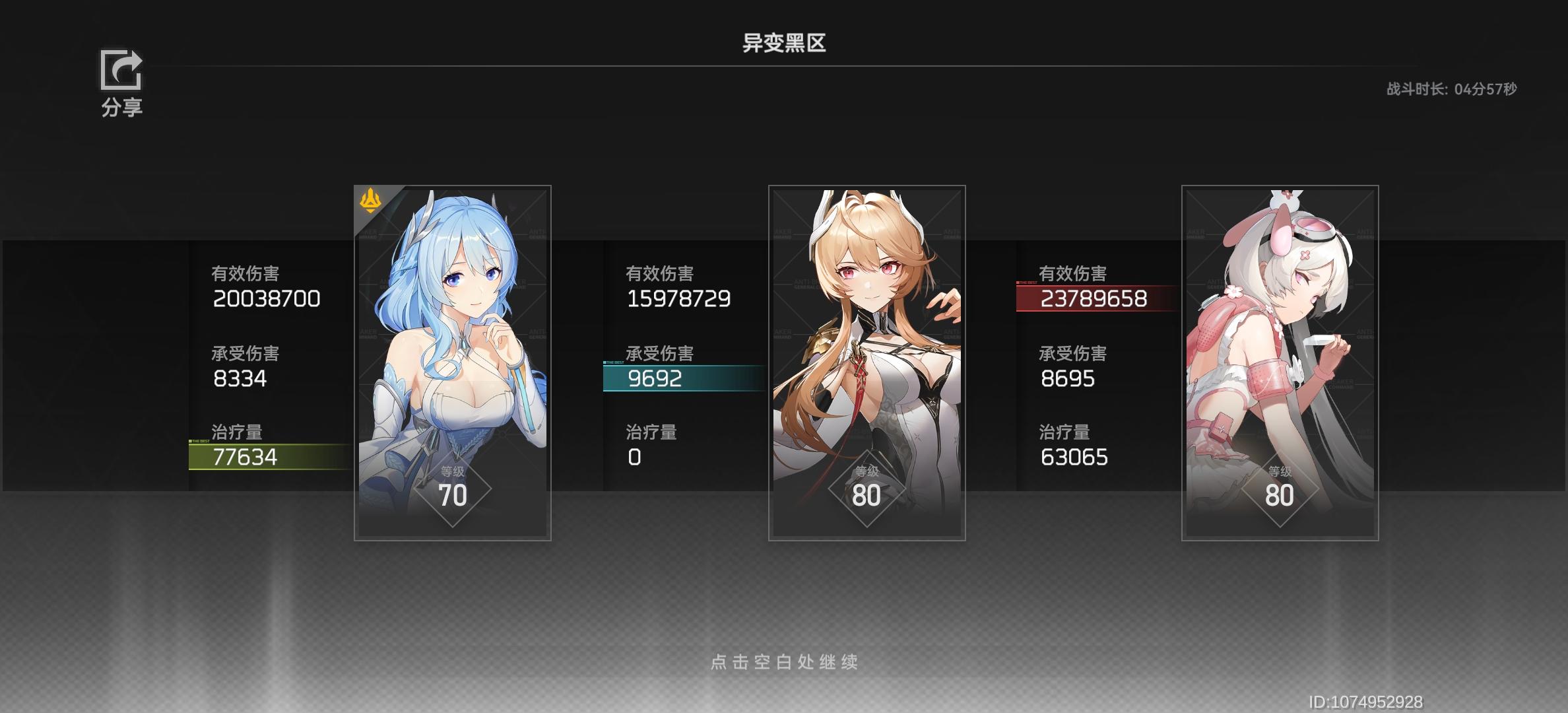Screen dimensions: 1568x713
Task: Toggle the THE BEST tag on the red damage bar
Action: point(1026,283)
